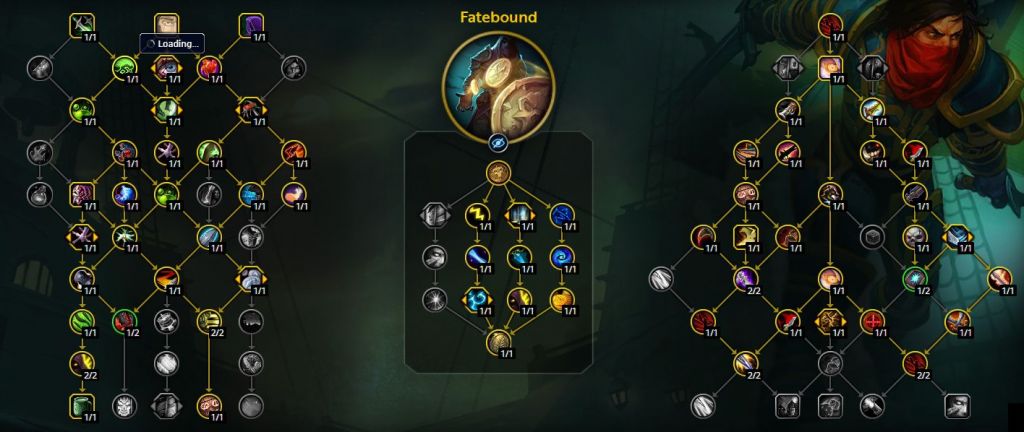Choose the unlearned gray skull mask talent

(x=124, y=405)
